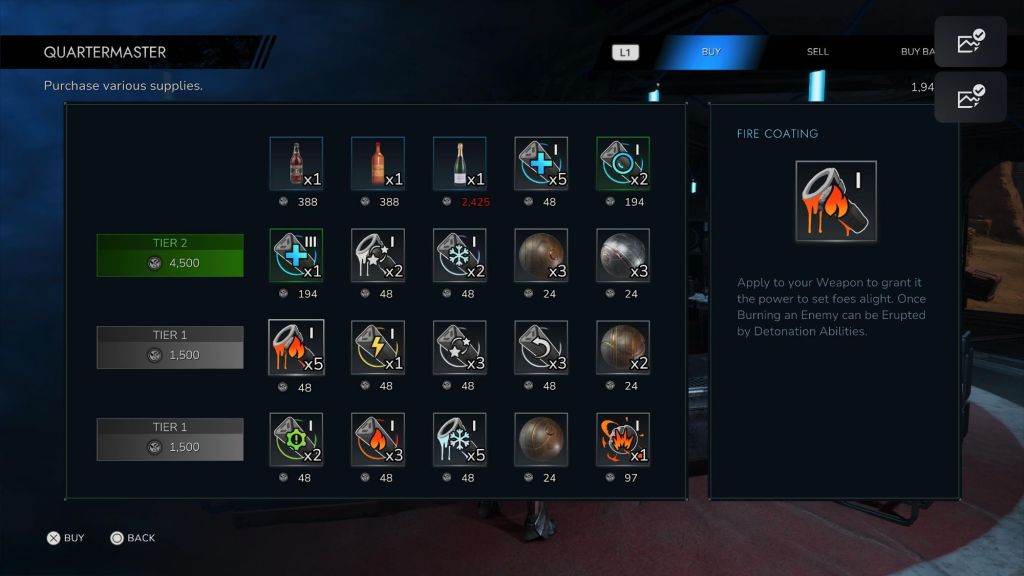This screenshot has height=576, width=1024.
Task: Choose the wooden sphere with x2
Action: tap(622, 348)
